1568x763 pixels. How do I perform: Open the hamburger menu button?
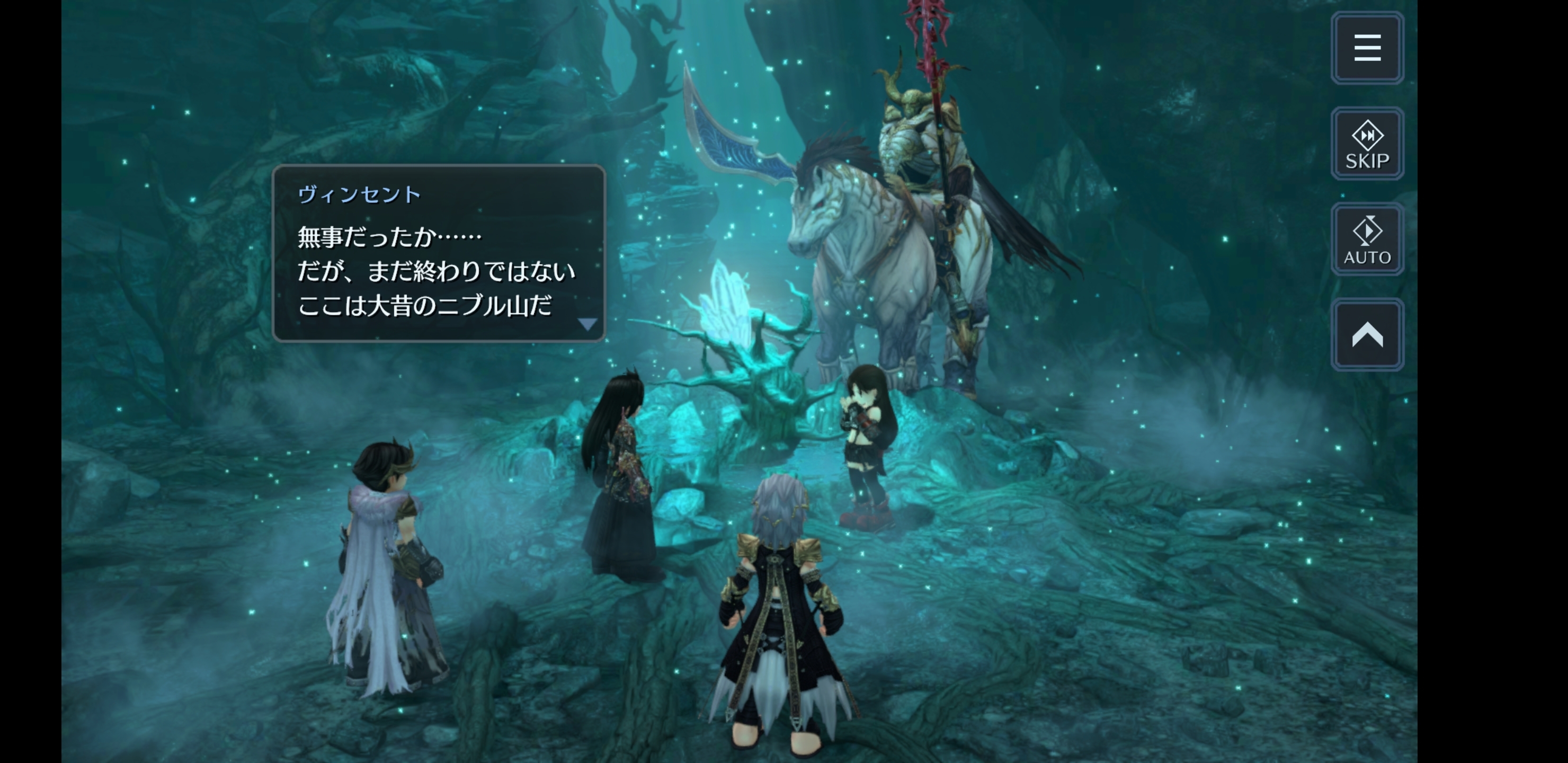(x=1367, y=48)
